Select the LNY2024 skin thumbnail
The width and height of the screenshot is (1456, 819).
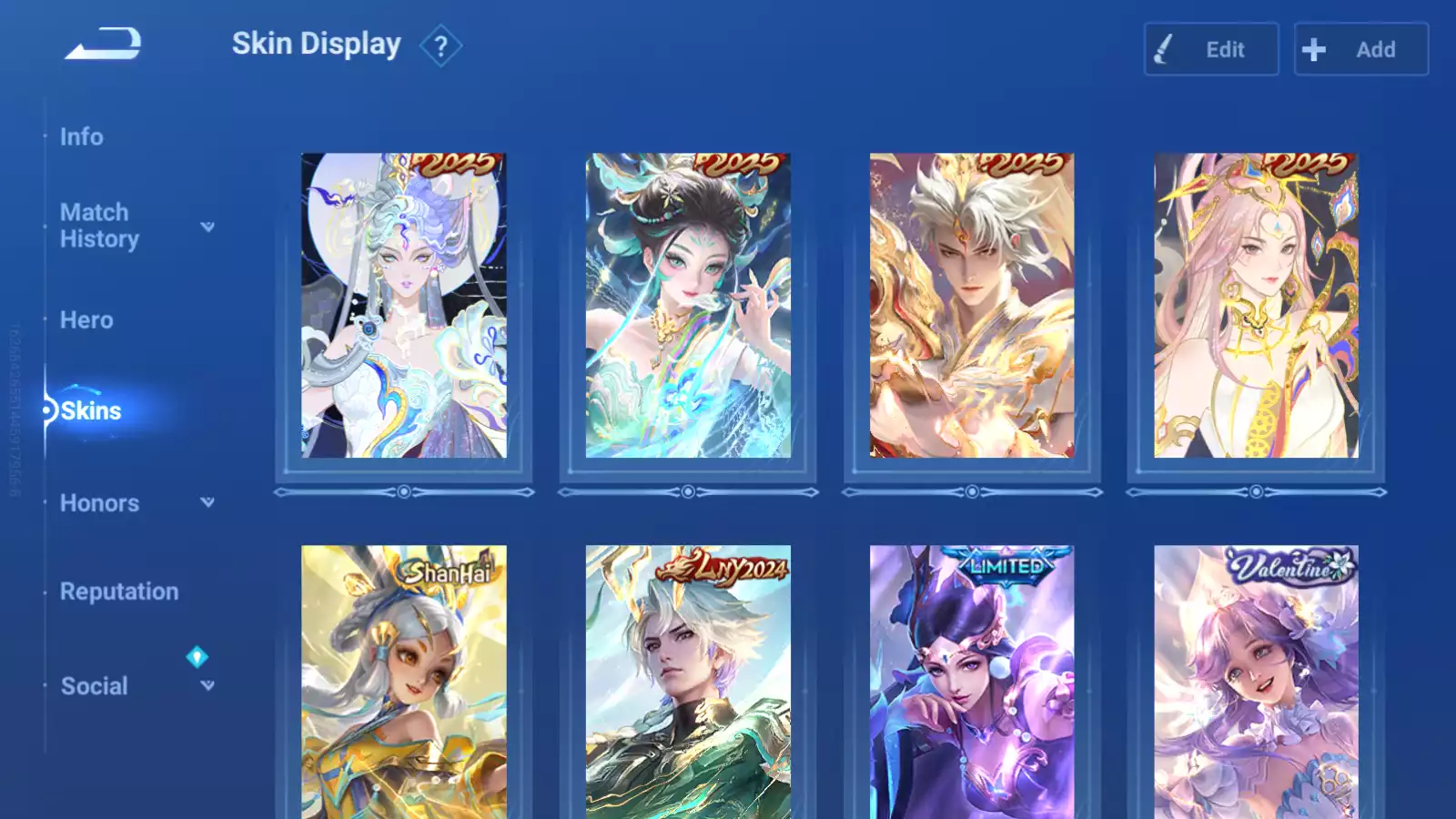click(687, 682)
